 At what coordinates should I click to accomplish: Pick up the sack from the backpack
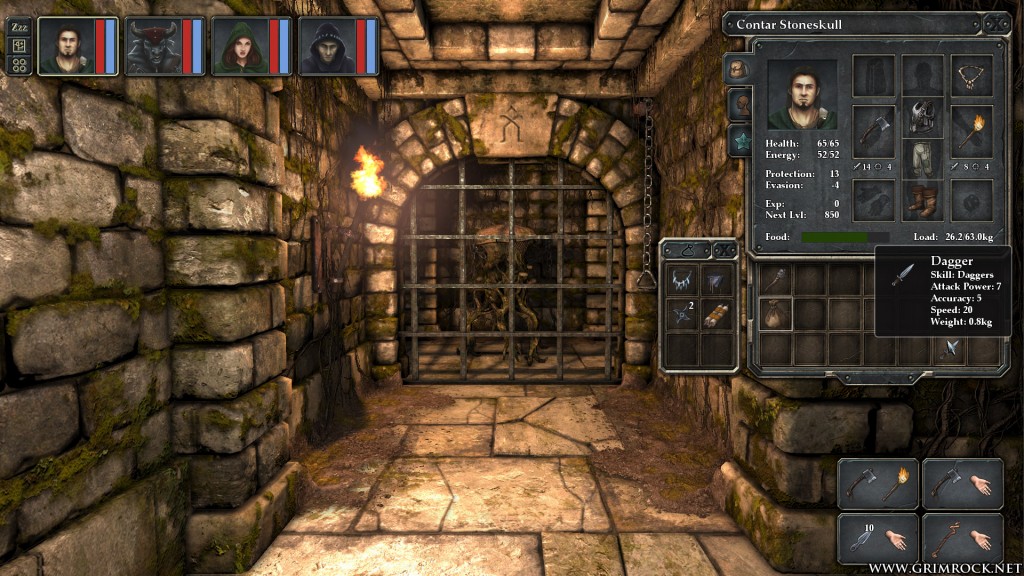click(775, 314)
